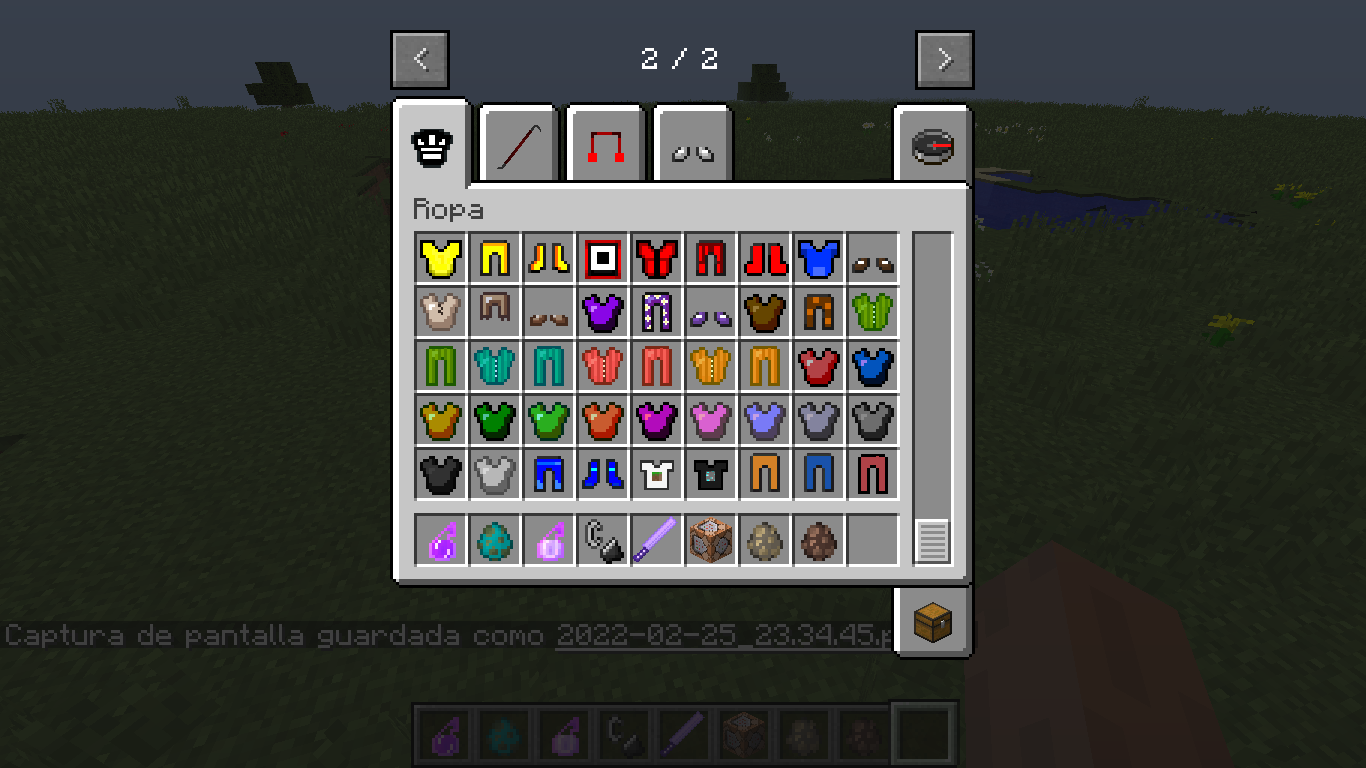Pick the brown spawn egg
This screenshot has width=1366, height=768.
[819, 540]
